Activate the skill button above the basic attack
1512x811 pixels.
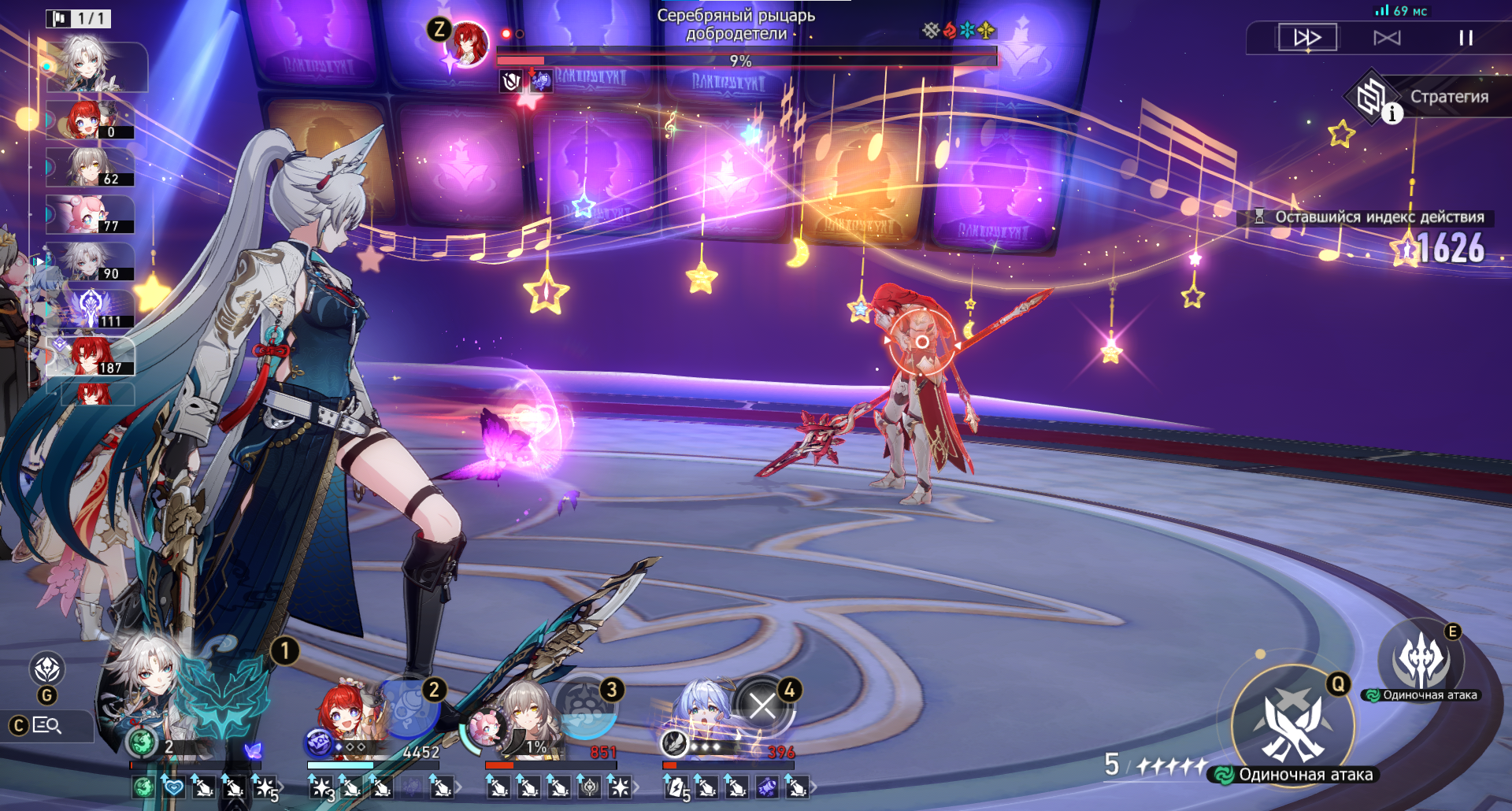[x=1420, y=661]
